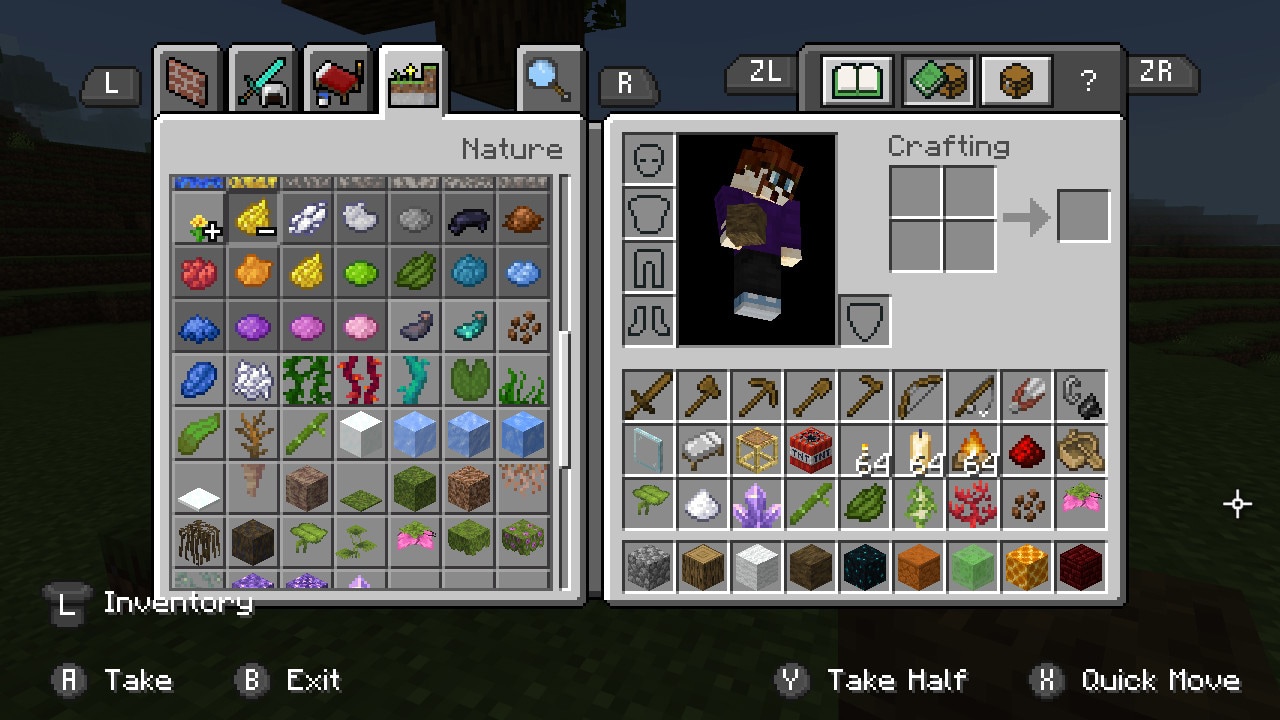
Task: Open the search magnifying glass tab
Action: point(550,80)
